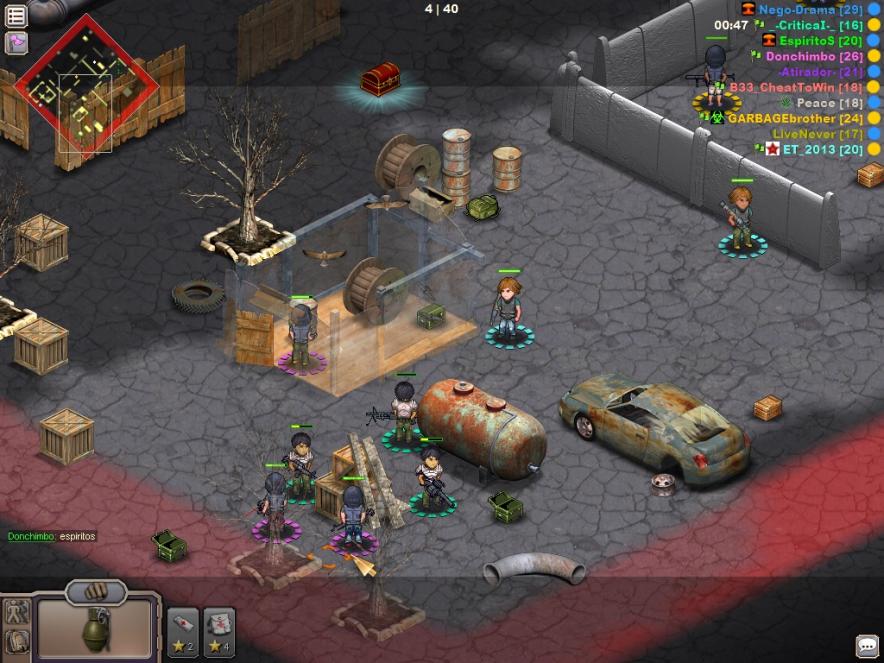Toggle the character stance button
Image resolution: width=884 pixels, height=663 pixels.
tap(16, 611)
